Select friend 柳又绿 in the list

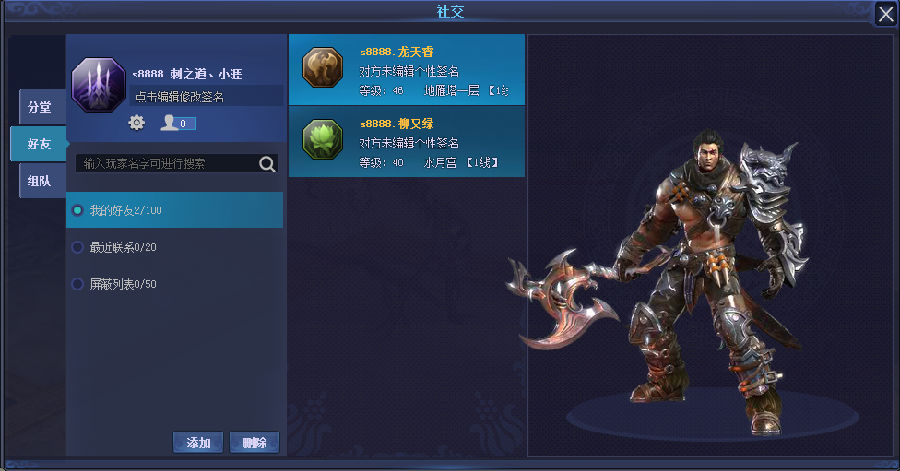[406, 142]
